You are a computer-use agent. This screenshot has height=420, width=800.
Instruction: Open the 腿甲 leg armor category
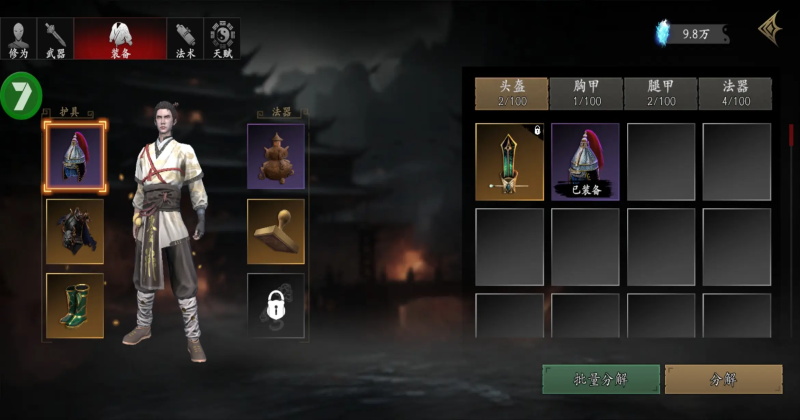(x=660, y=93)
